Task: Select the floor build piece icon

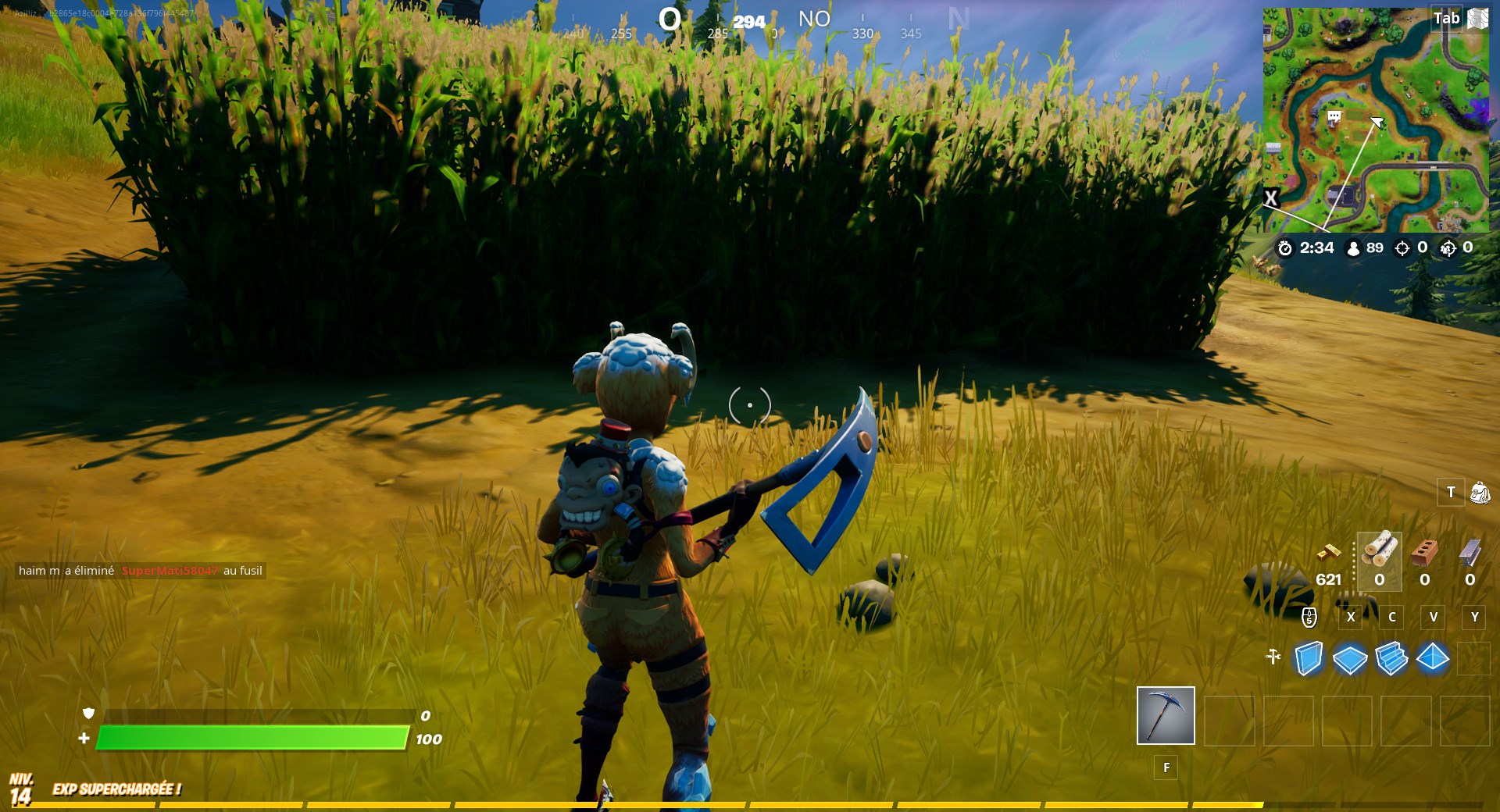Action: click(x=1349, y=657)
